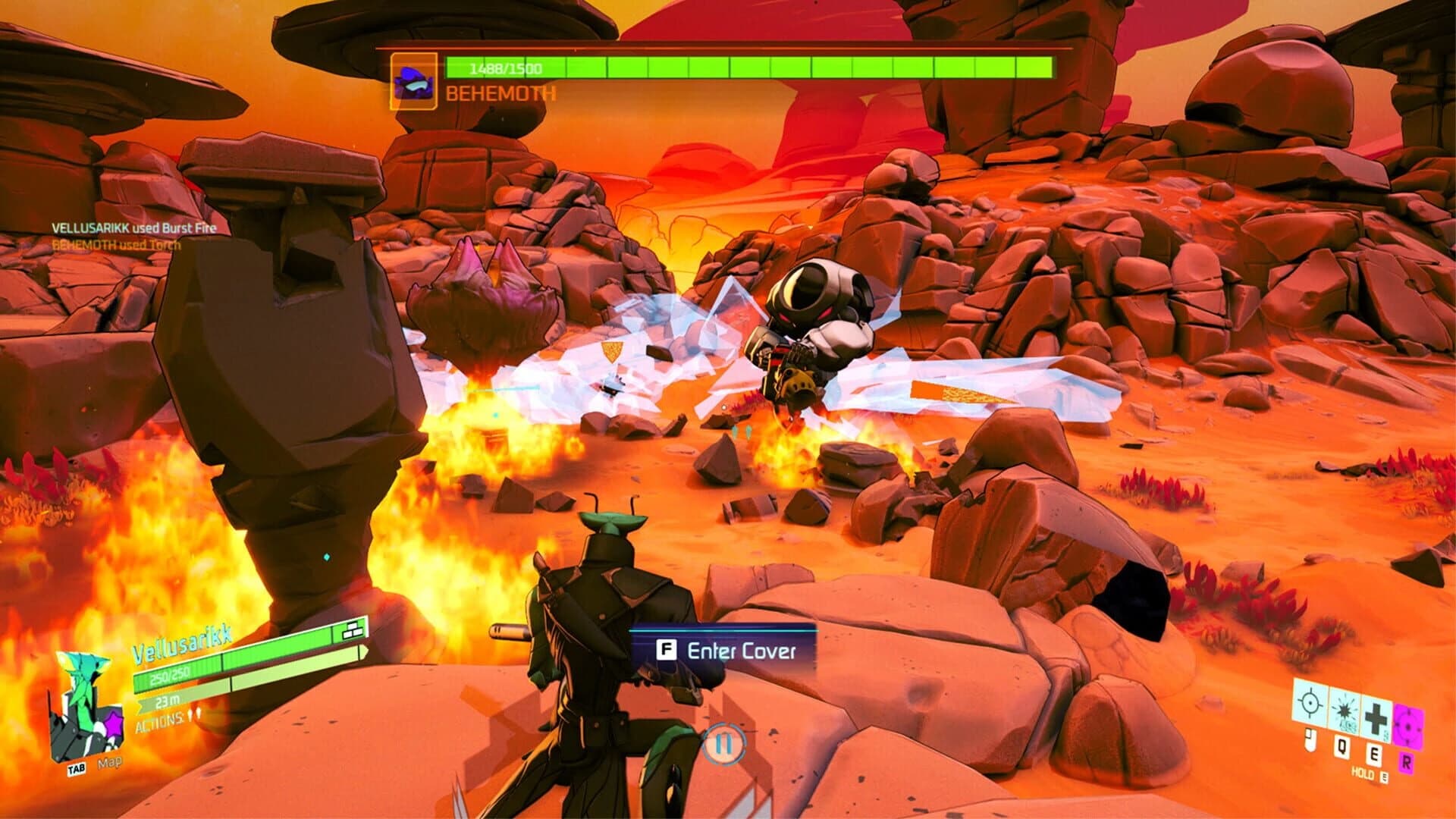
Task: Click the 23 m distance indicator
Action: tap(167, 702)
